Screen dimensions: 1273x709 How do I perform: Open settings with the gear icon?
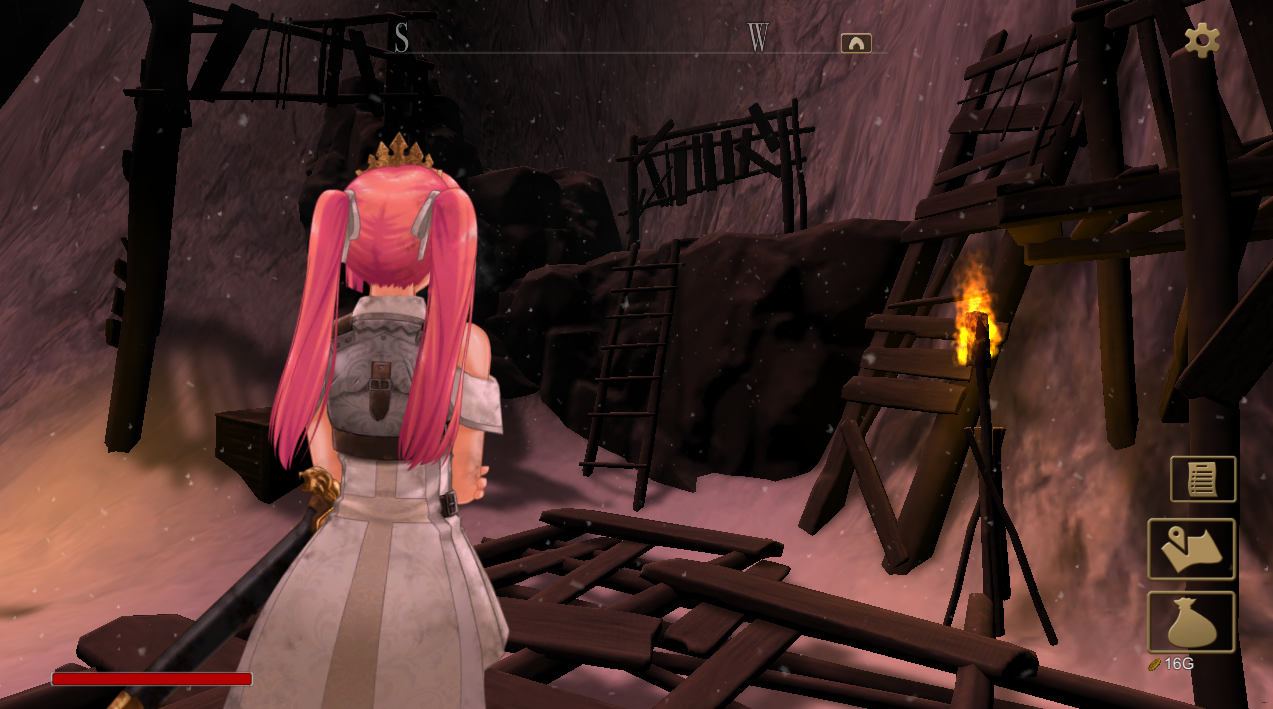point(1201,40)
